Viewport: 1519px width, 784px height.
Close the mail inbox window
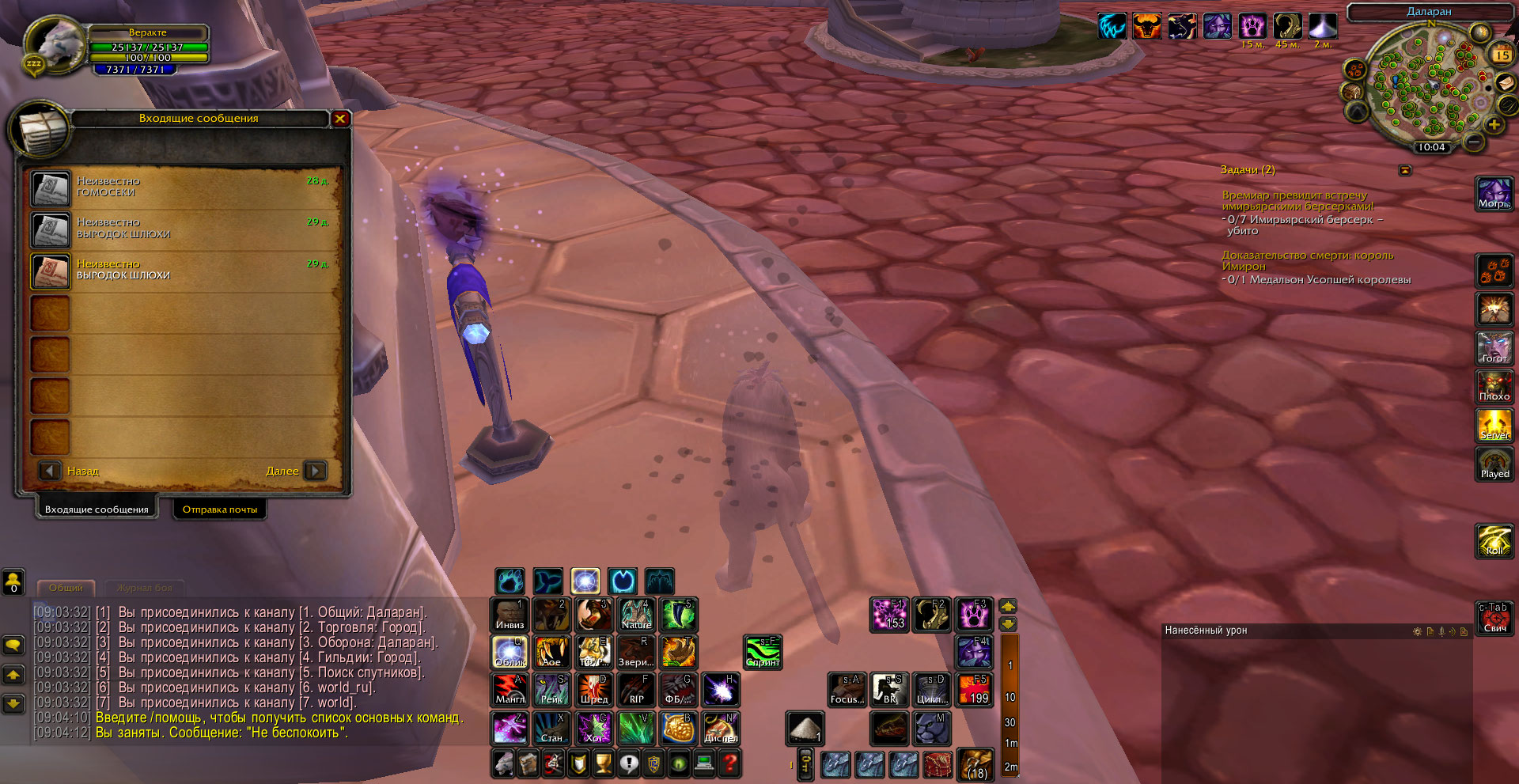point(340,119)
